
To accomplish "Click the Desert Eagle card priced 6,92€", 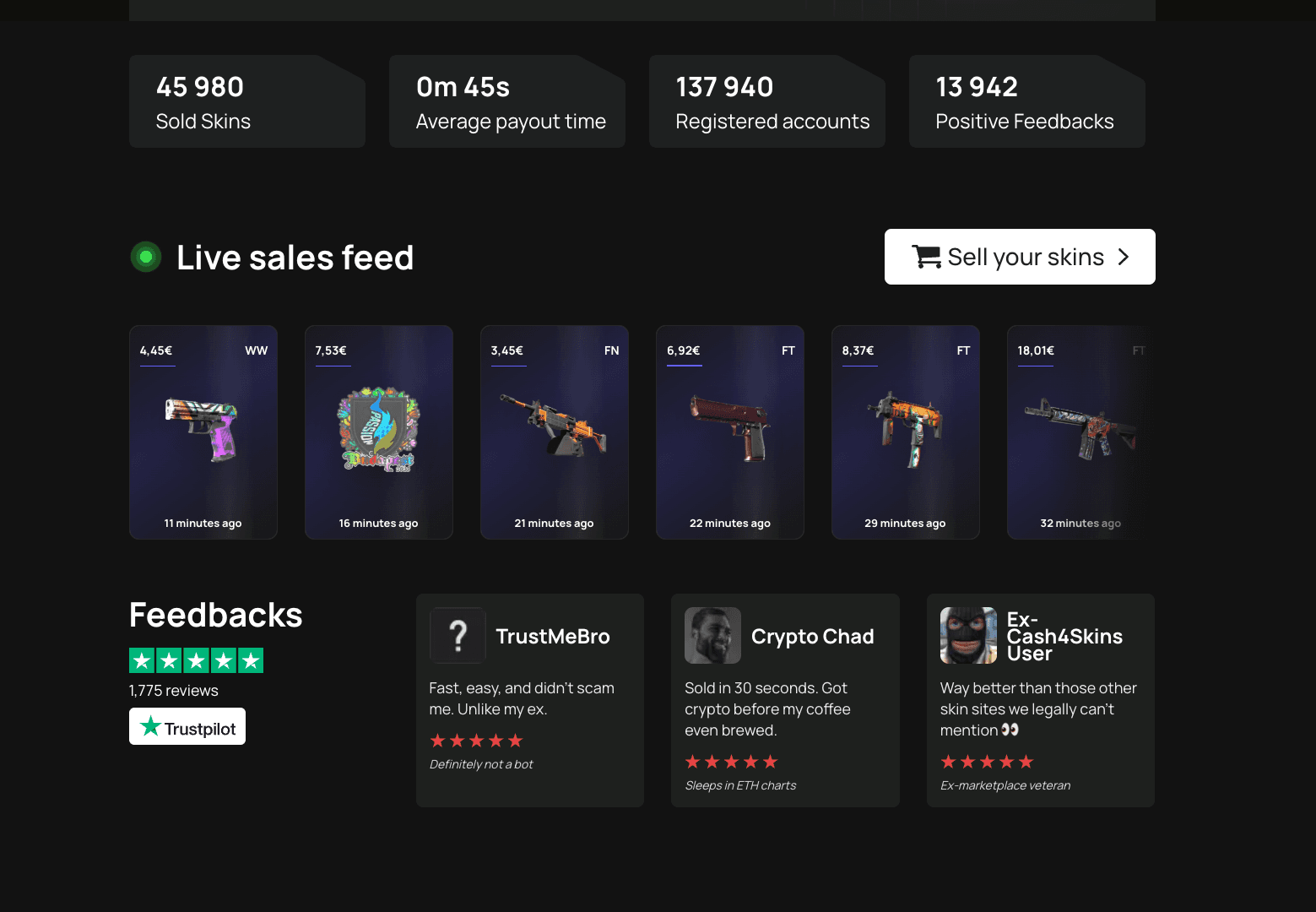I will 729,432.
